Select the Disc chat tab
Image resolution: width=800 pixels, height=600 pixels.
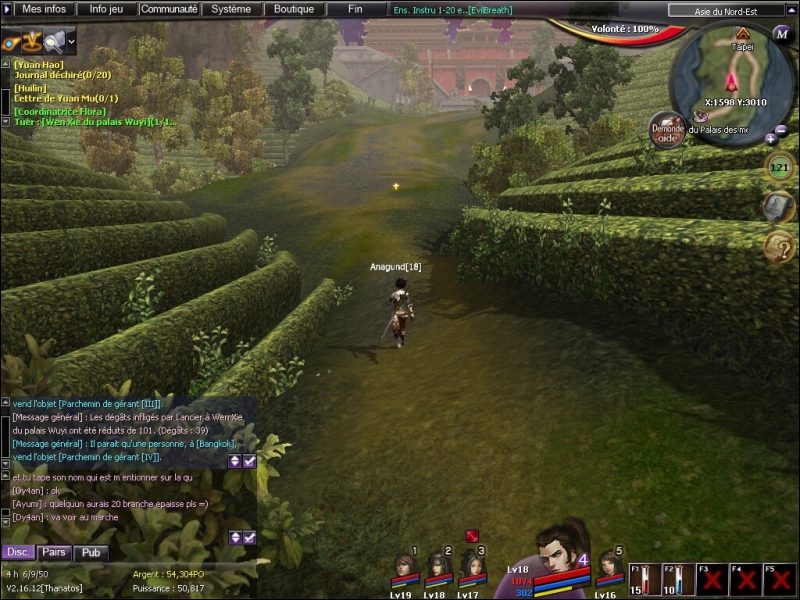tap(17, 552)
